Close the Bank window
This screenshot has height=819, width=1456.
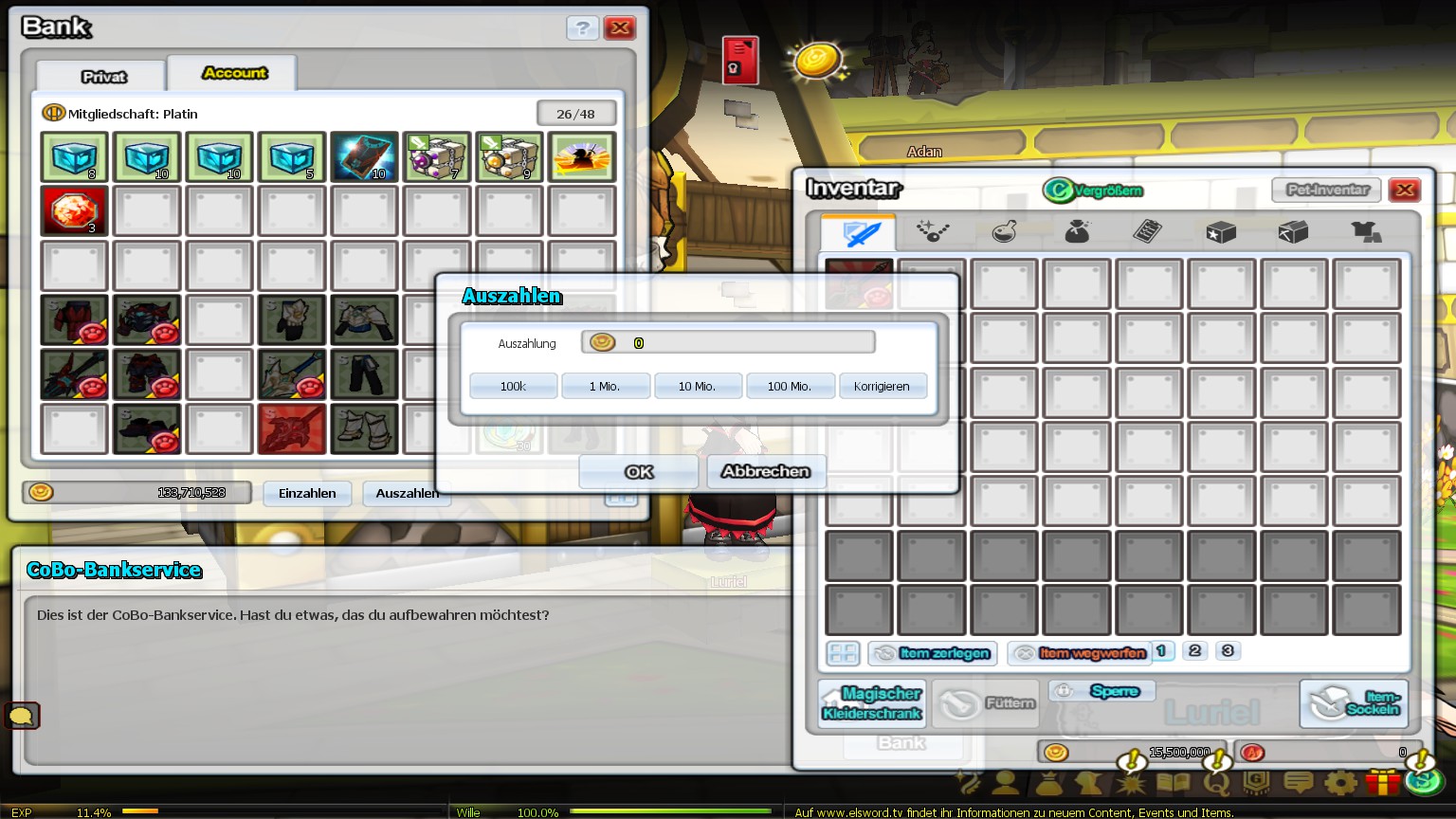[x=620, y=27]
